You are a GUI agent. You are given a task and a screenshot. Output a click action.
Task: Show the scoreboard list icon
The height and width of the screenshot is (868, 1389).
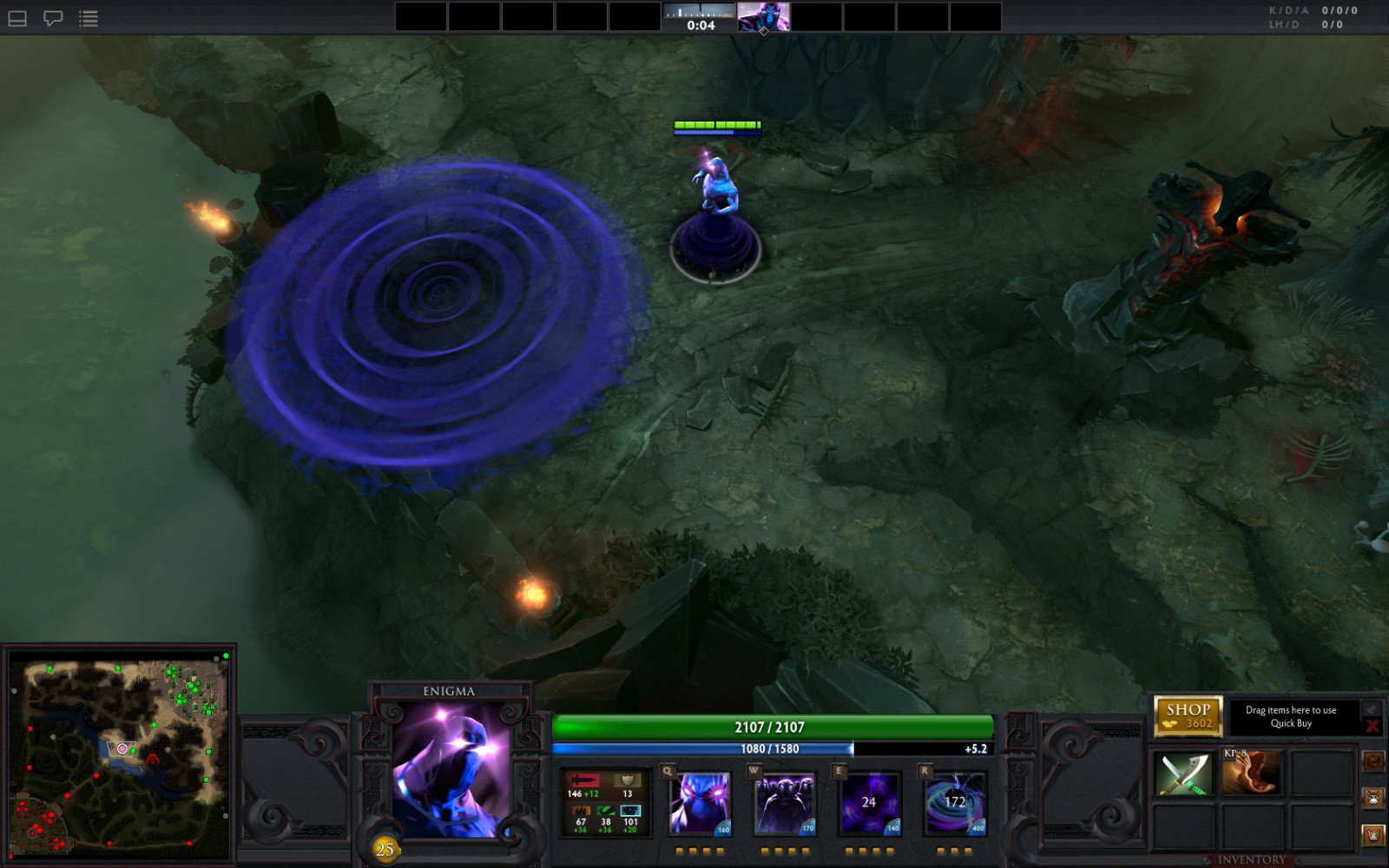pos(89,18)
